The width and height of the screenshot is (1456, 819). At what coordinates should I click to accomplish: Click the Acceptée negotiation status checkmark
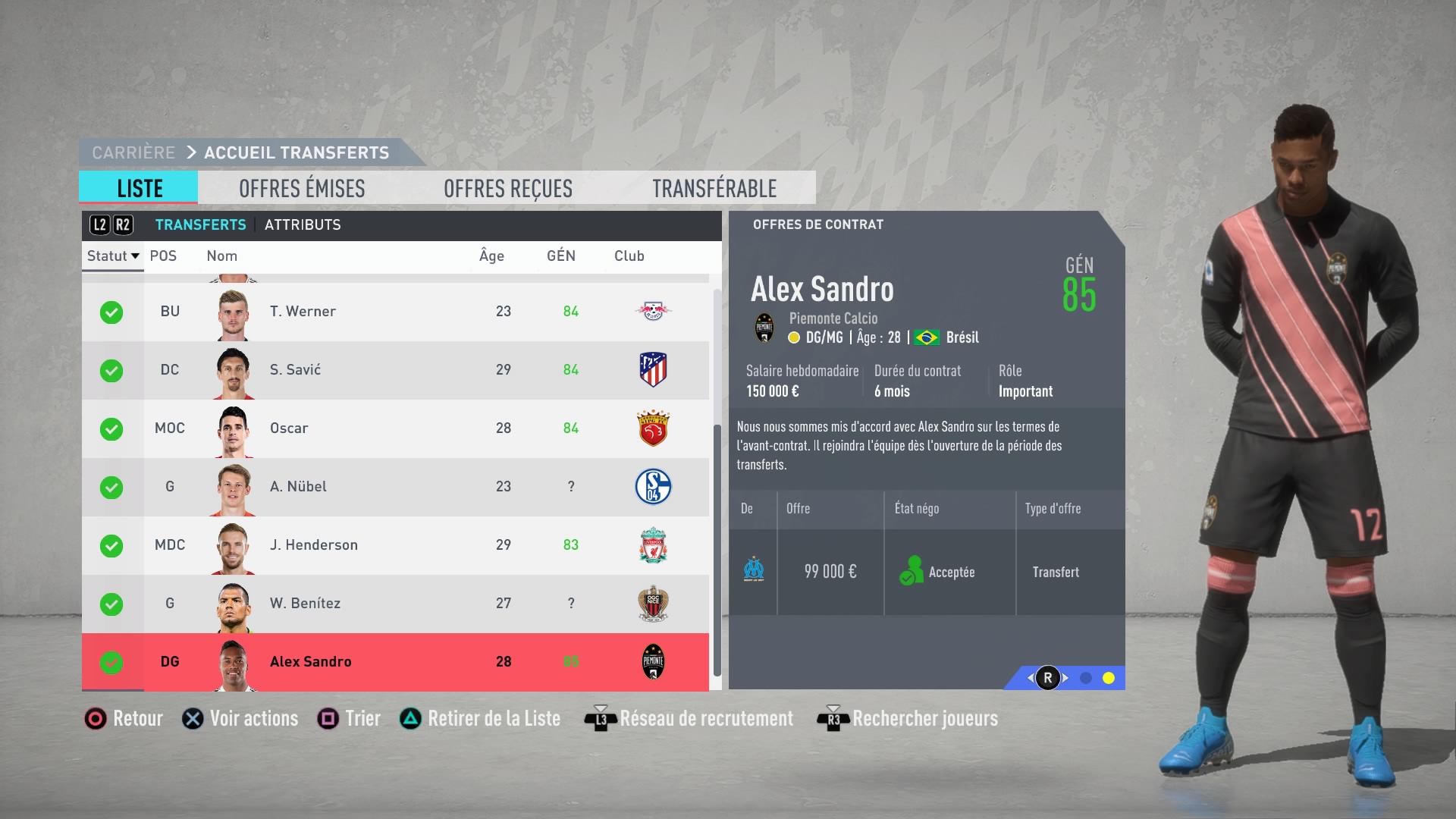click(908, 573)
